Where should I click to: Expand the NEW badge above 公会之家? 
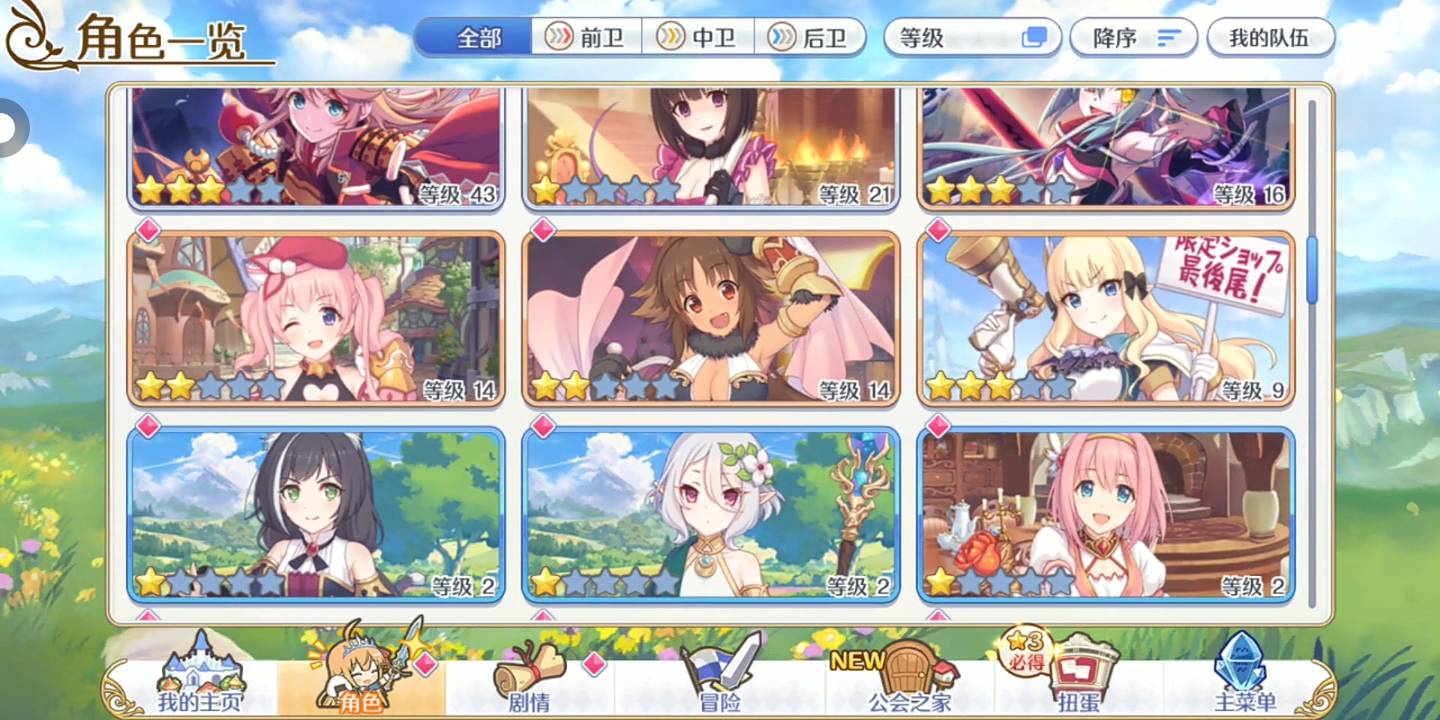click(860, 659)
